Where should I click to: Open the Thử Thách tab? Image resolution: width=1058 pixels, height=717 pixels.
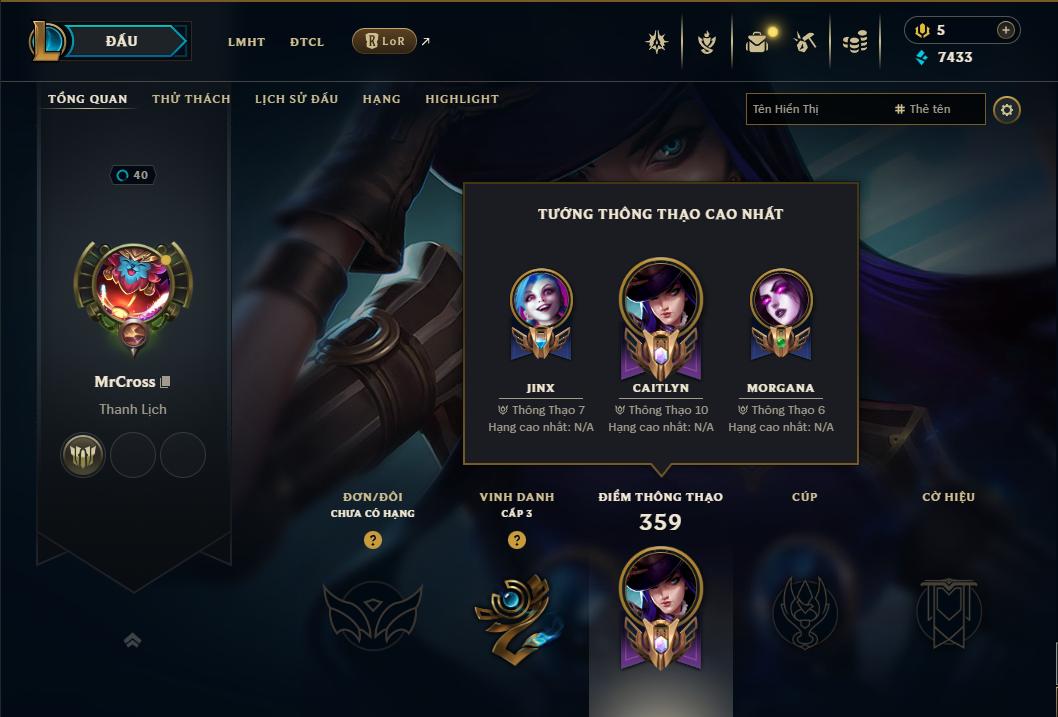tap(191, 99)
